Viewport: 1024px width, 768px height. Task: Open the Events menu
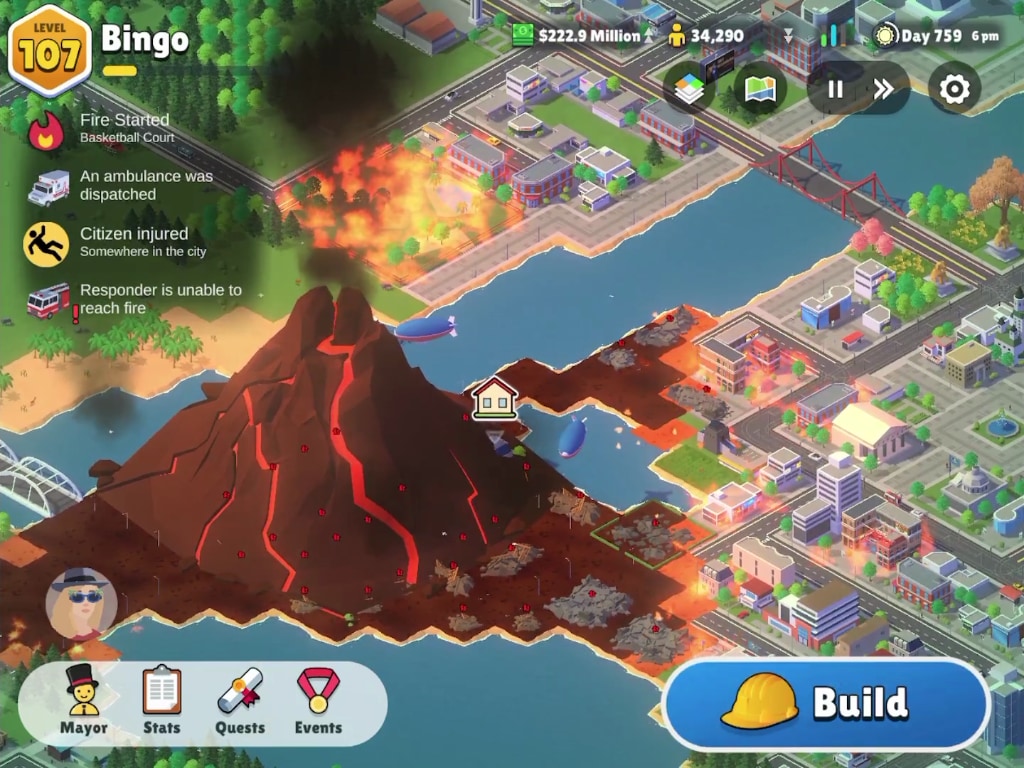318,701
